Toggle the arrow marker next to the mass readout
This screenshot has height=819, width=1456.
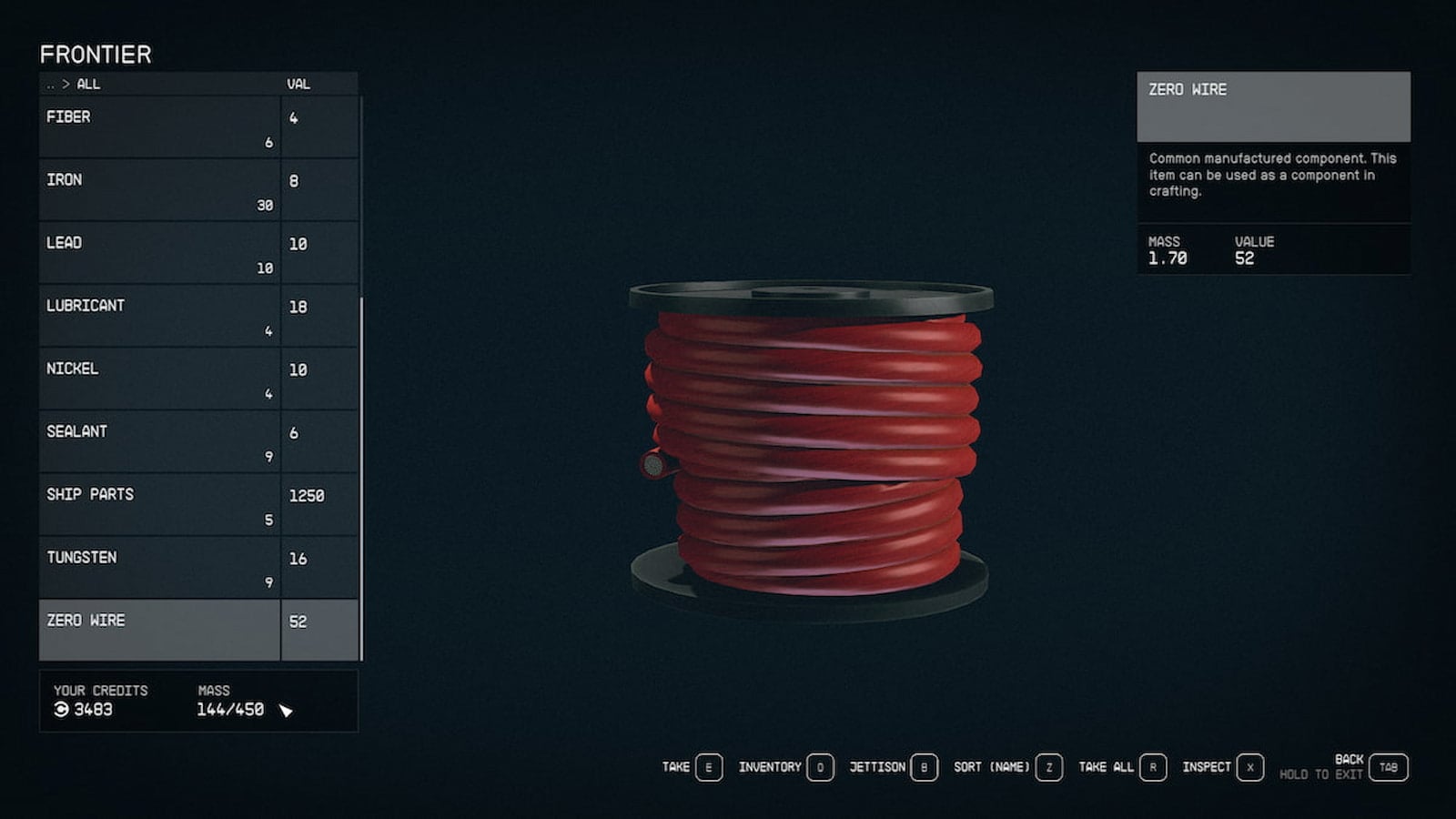point(287,709)
